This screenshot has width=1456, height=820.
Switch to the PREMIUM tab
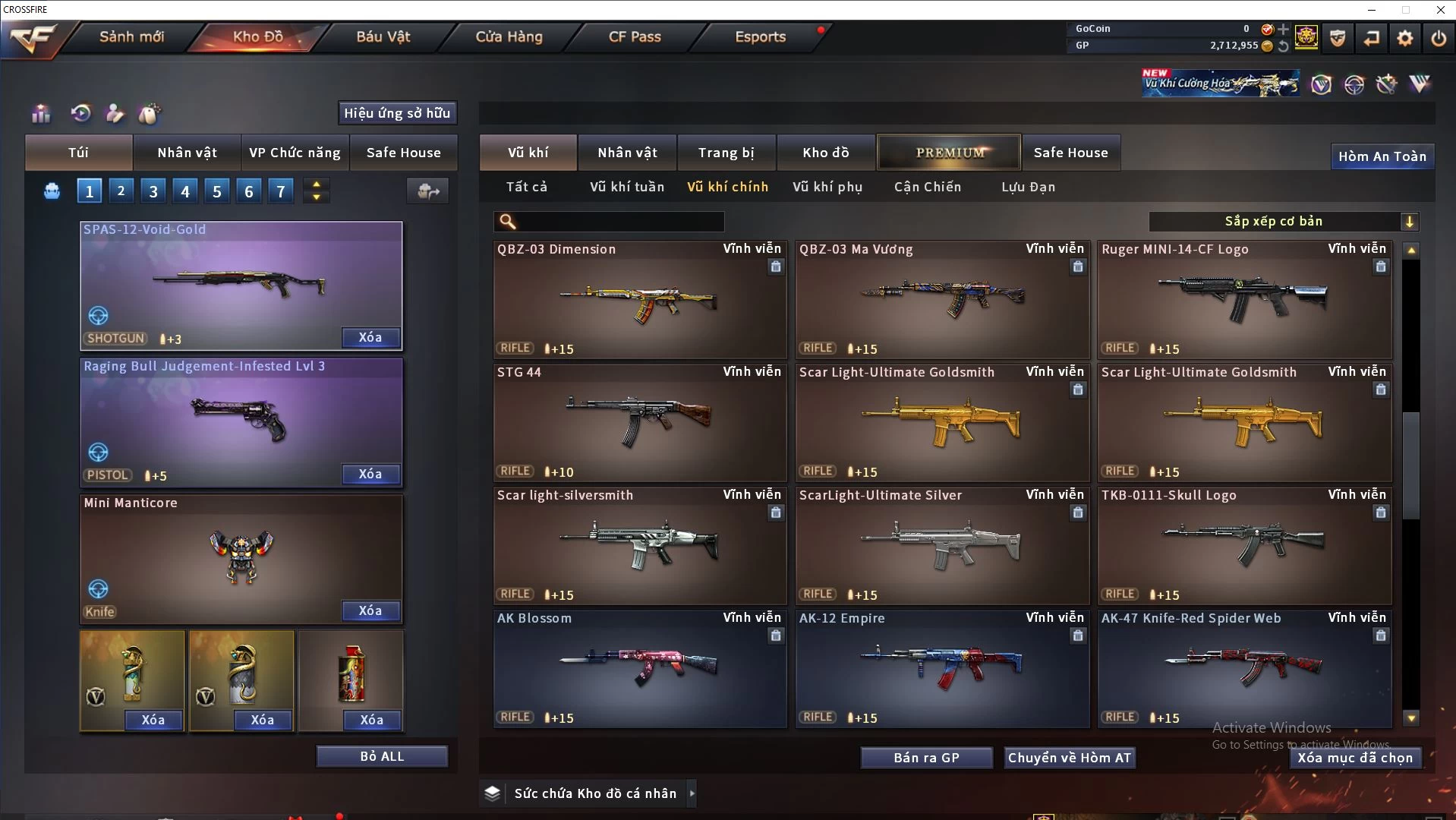950,153
